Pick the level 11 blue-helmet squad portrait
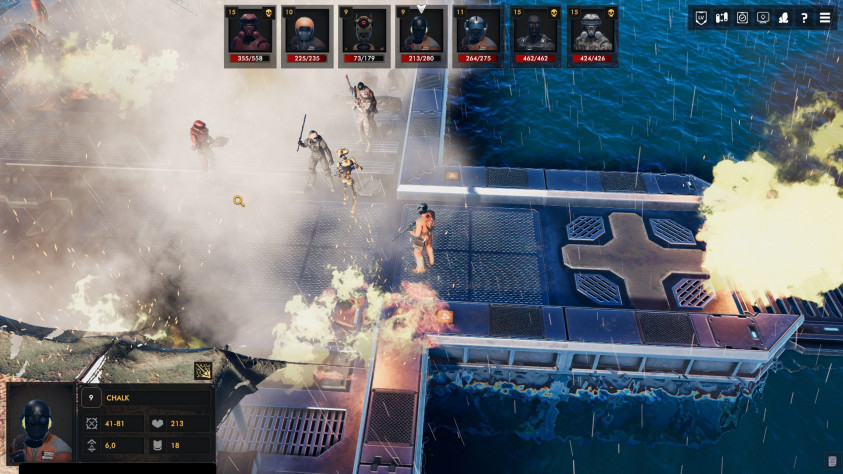843x474 pixels. (479, 35)
